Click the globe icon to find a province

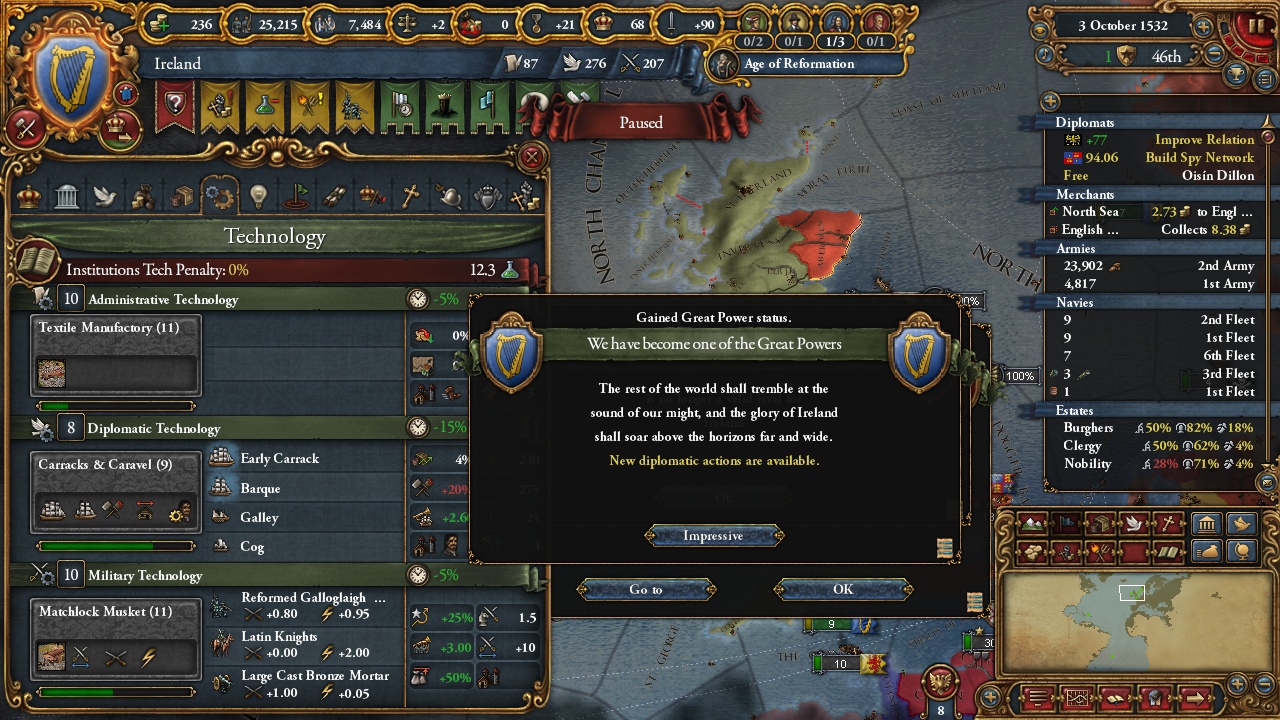tap(1241, 552)
